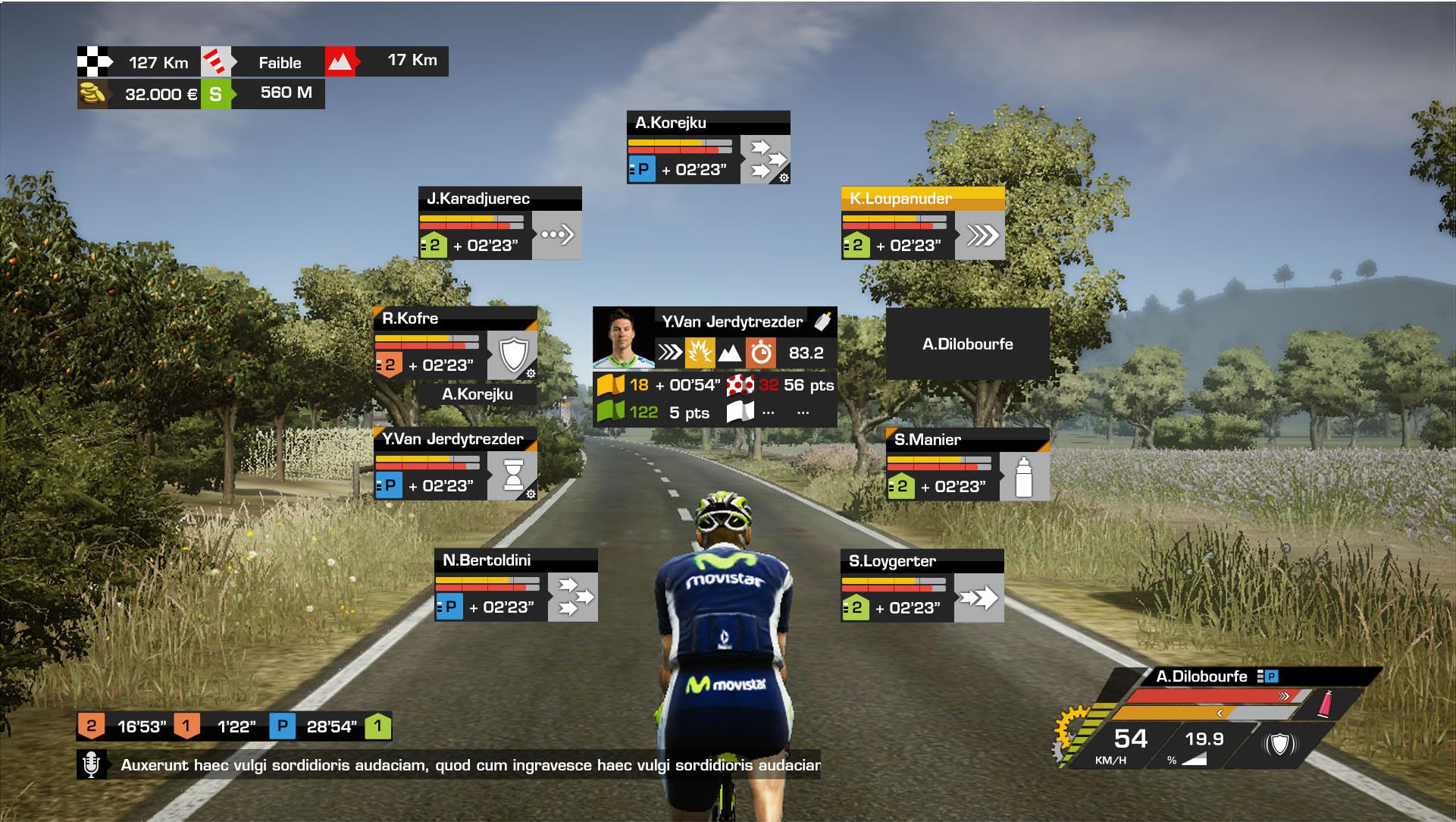The image size is (1456, 822).
Task: Use the pink energy gel icon
Action: click(x=1325, y=703)
